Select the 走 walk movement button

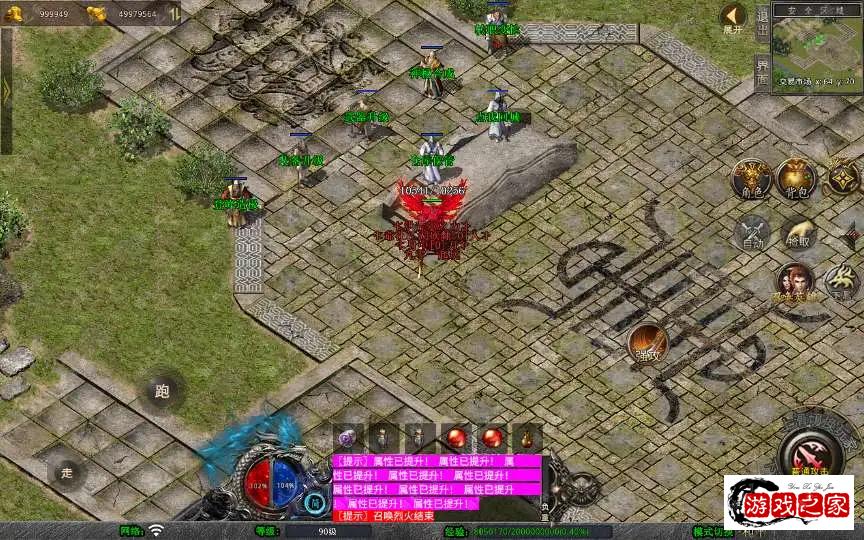coord(67,472)
